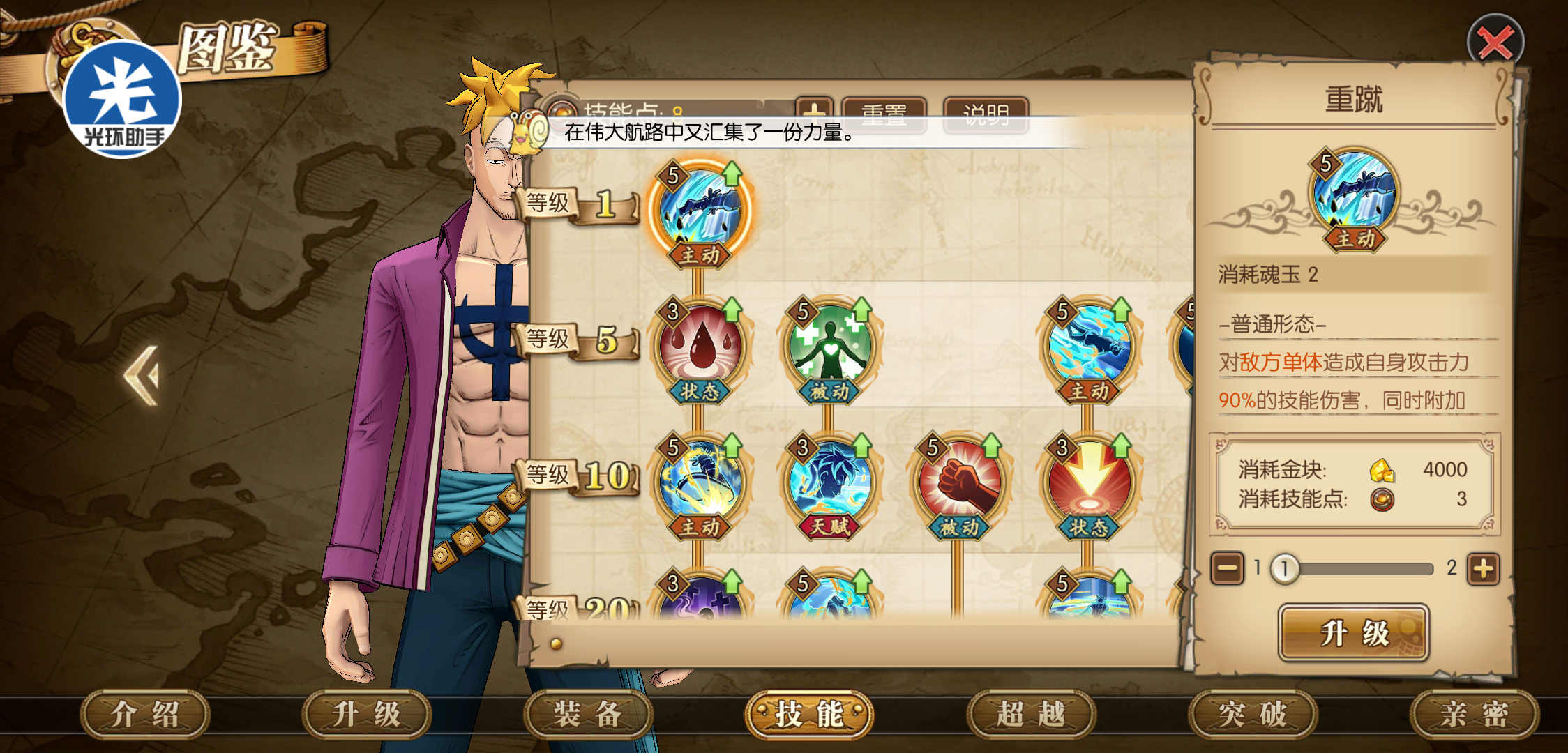The height and width of the screenshot is (753, 1568).
Task: Decrease upgrade level with the minus stepper
Action: coord(1227,569)
